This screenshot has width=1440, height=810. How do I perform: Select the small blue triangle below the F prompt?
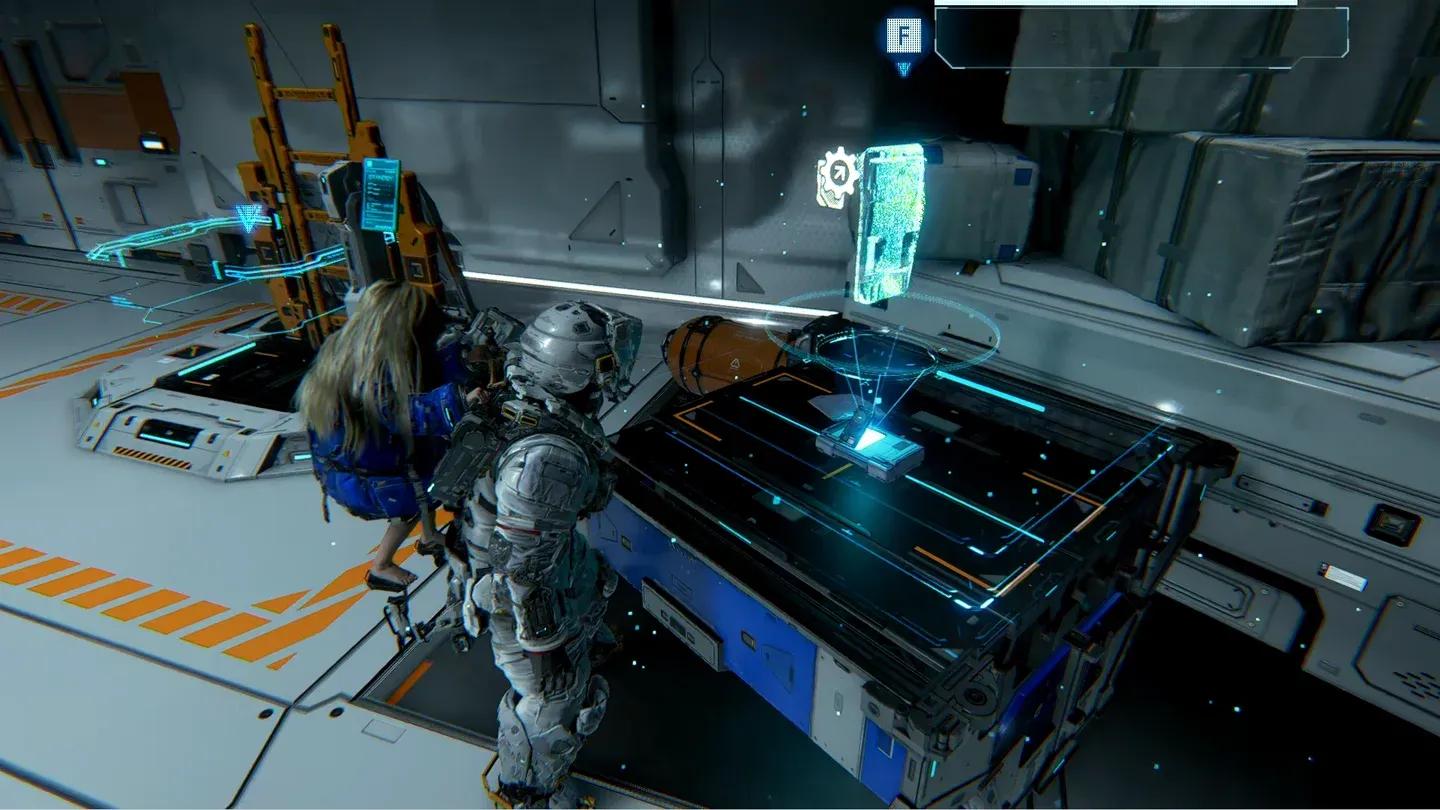pyautogui.click(x=903, y=68)
